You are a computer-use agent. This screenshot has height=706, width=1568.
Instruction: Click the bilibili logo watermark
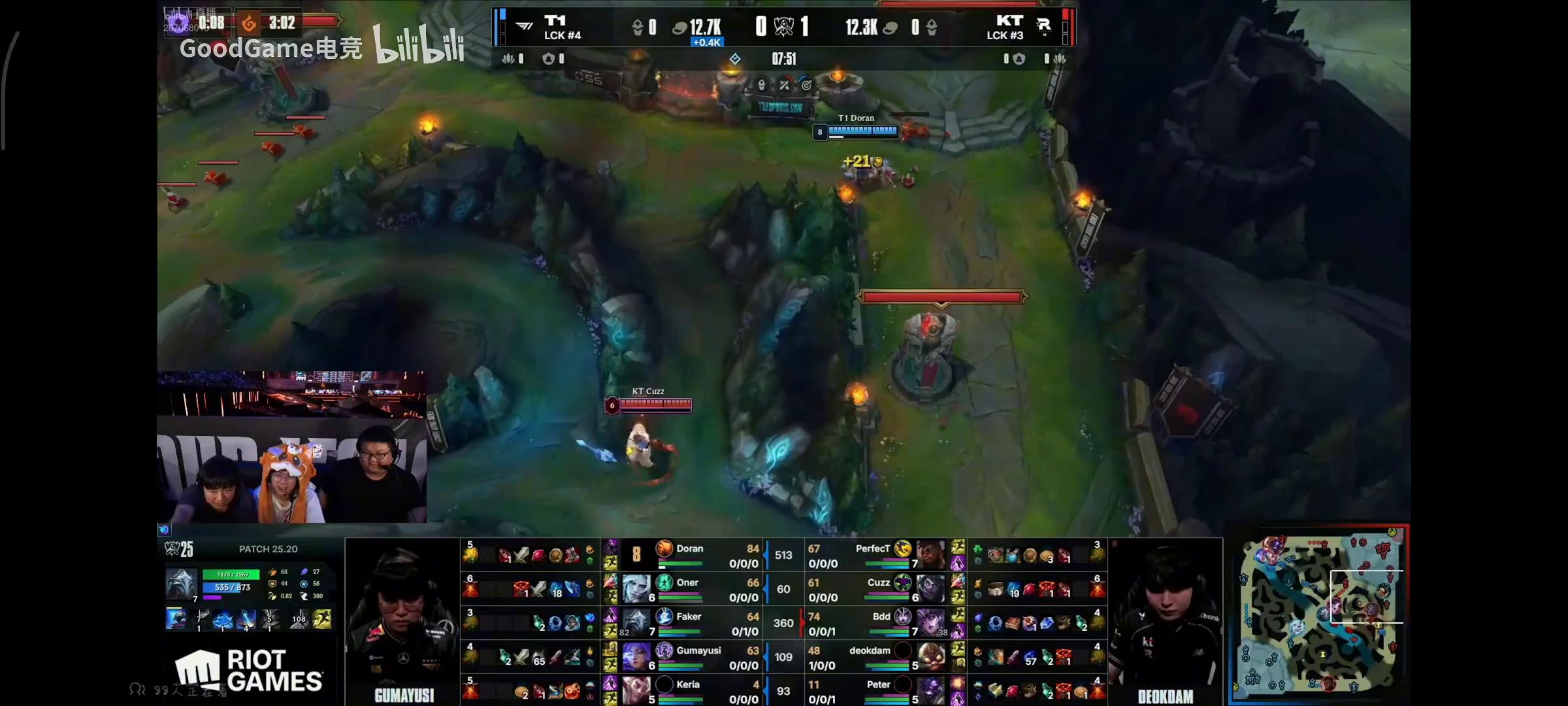coord(419,44)
